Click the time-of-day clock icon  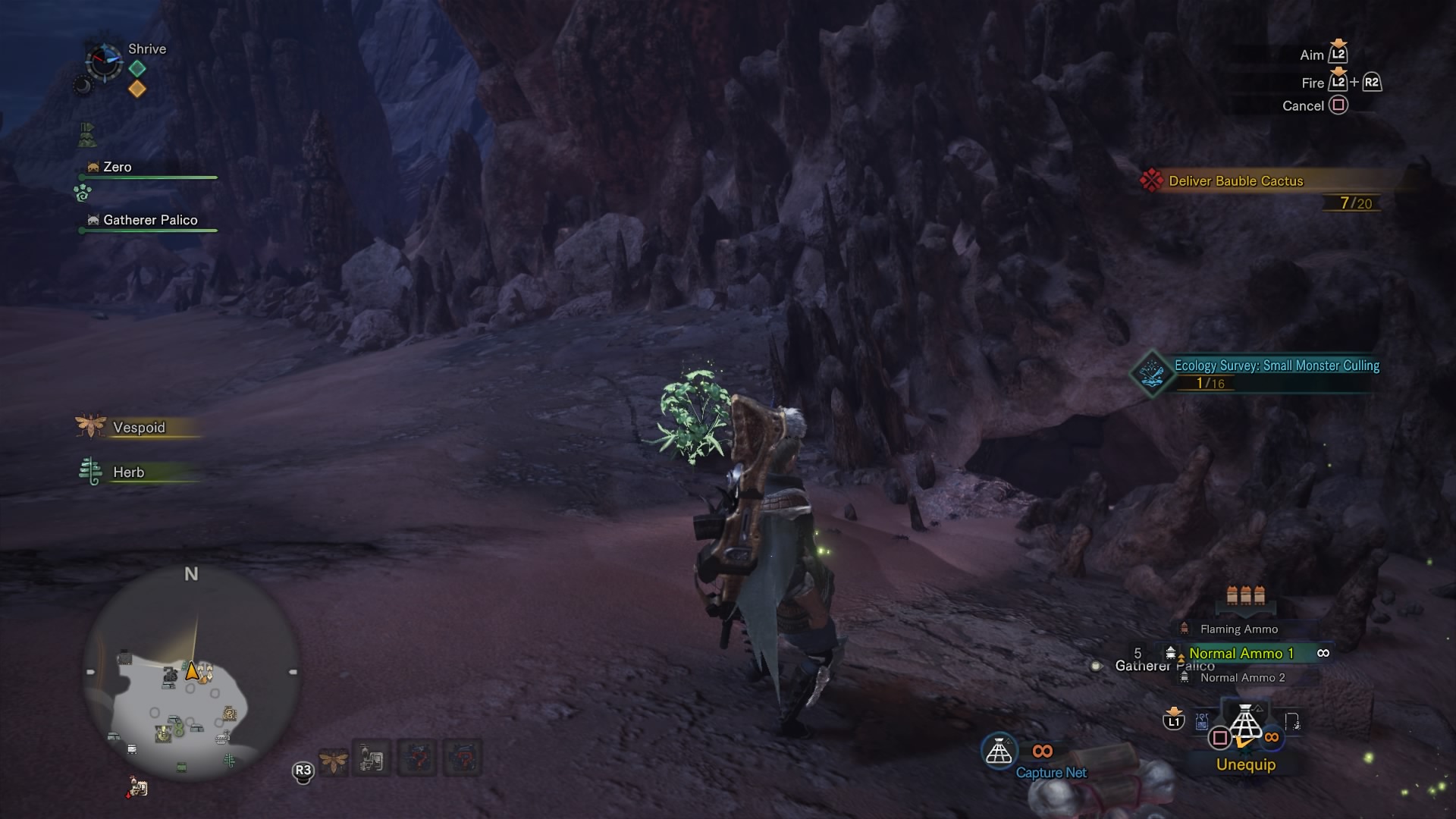pos(103,61)
